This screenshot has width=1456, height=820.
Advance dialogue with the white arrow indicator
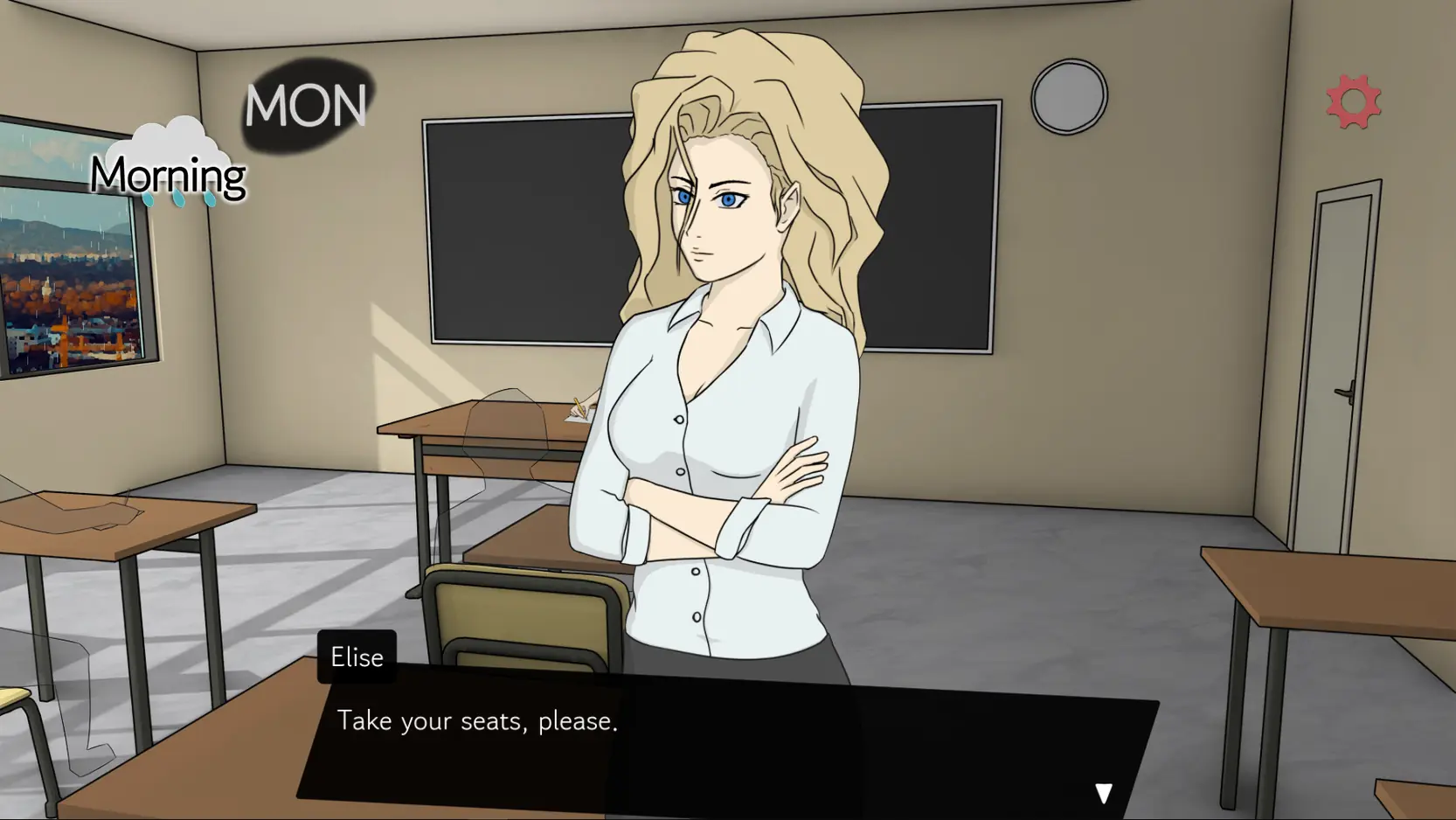coord(1103,792)
